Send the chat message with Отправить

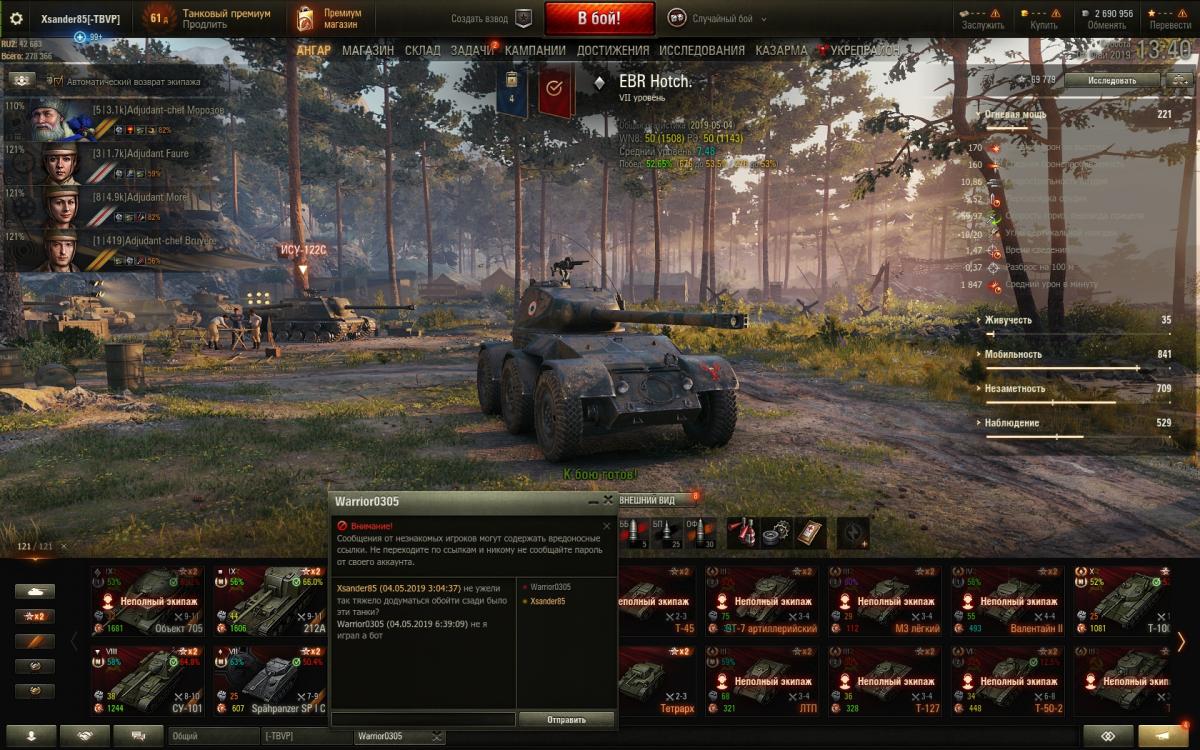[x=566, y=719]
